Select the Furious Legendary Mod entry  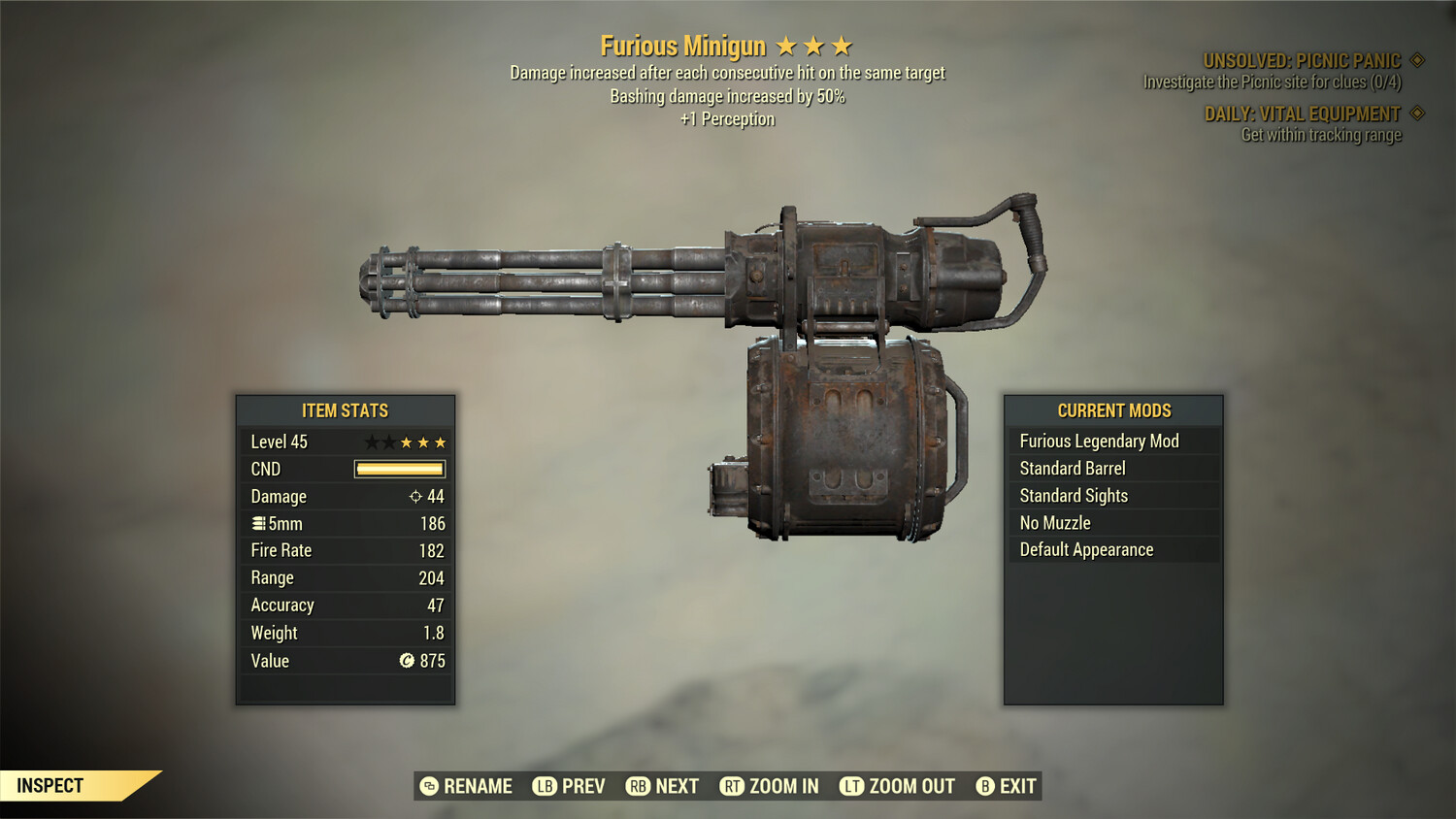[x=1098, y=441]
